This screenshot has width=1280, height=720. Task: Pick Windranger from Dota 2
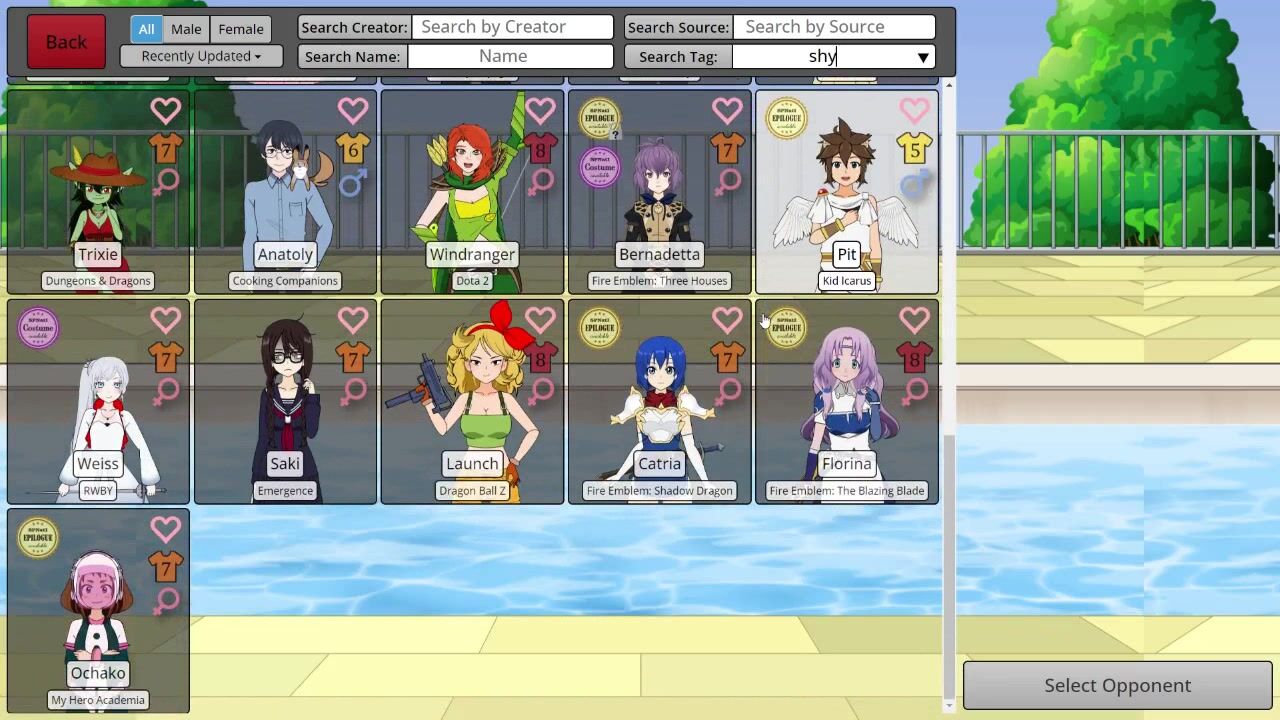[x=472, y=200]
